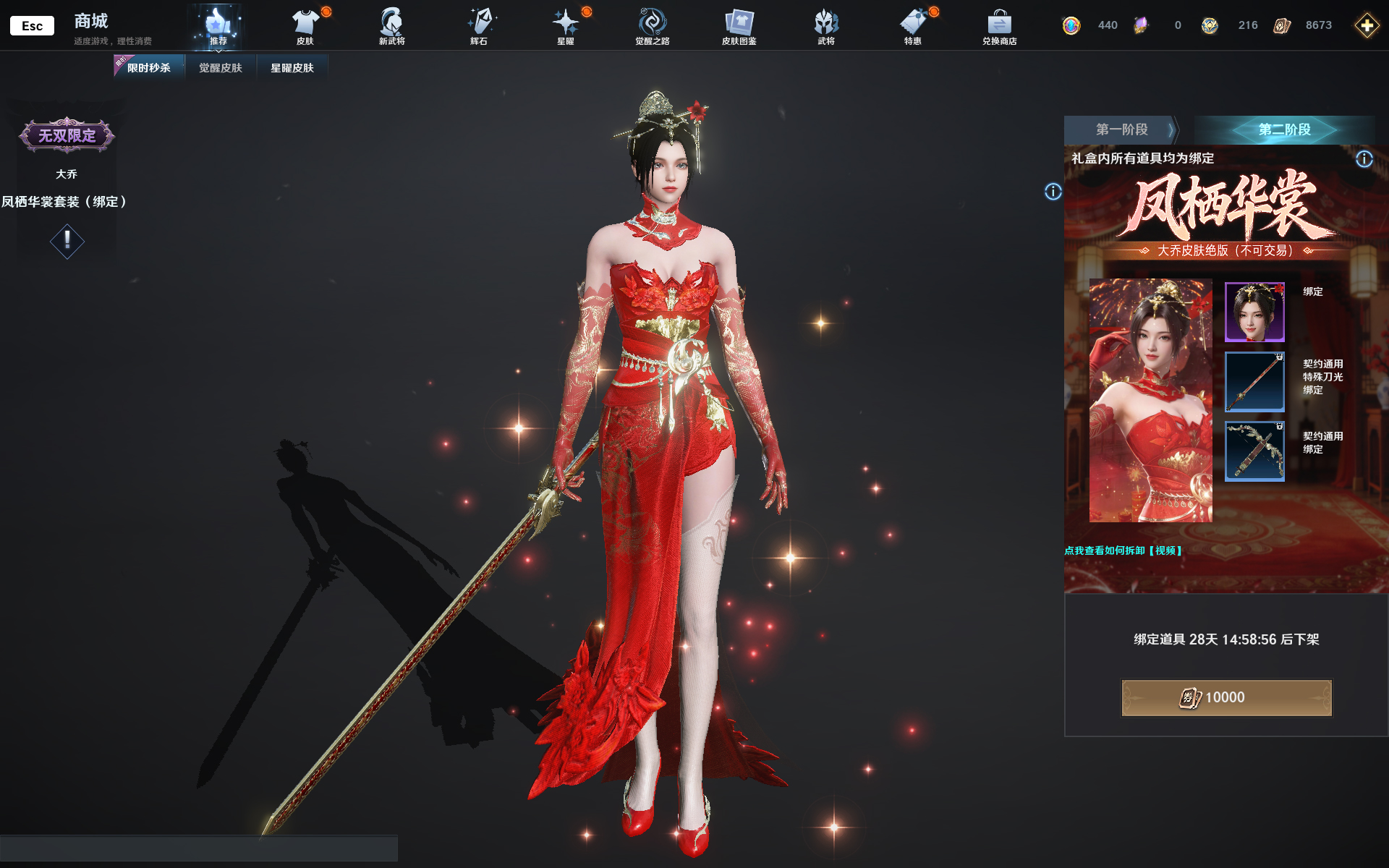Image resolution: width=1389 pixels, height=868 pixels.
Task: Open the 推荐 recommended shop category
Action: [218, 27]
